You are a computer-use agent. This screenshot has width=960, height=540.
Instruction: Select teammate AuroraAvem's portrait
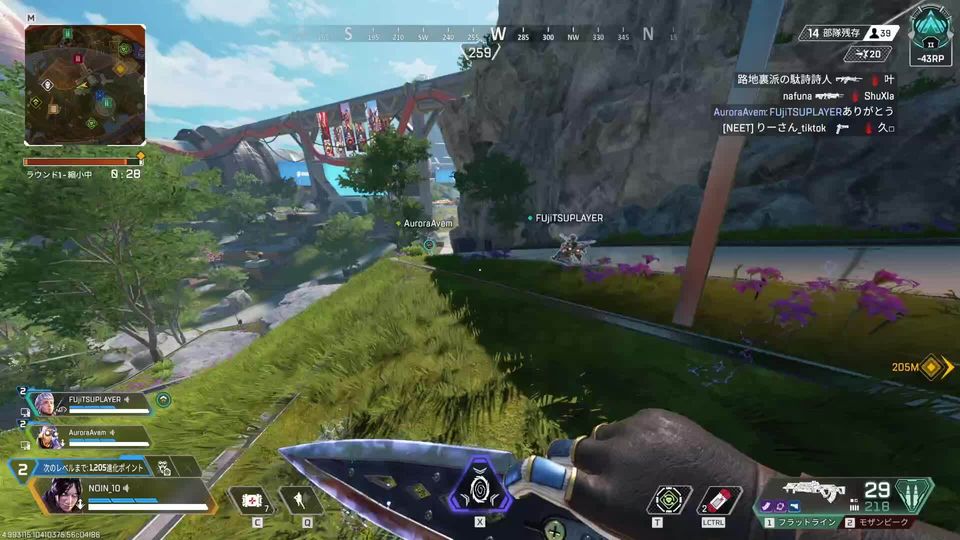[x=46, y=436]
